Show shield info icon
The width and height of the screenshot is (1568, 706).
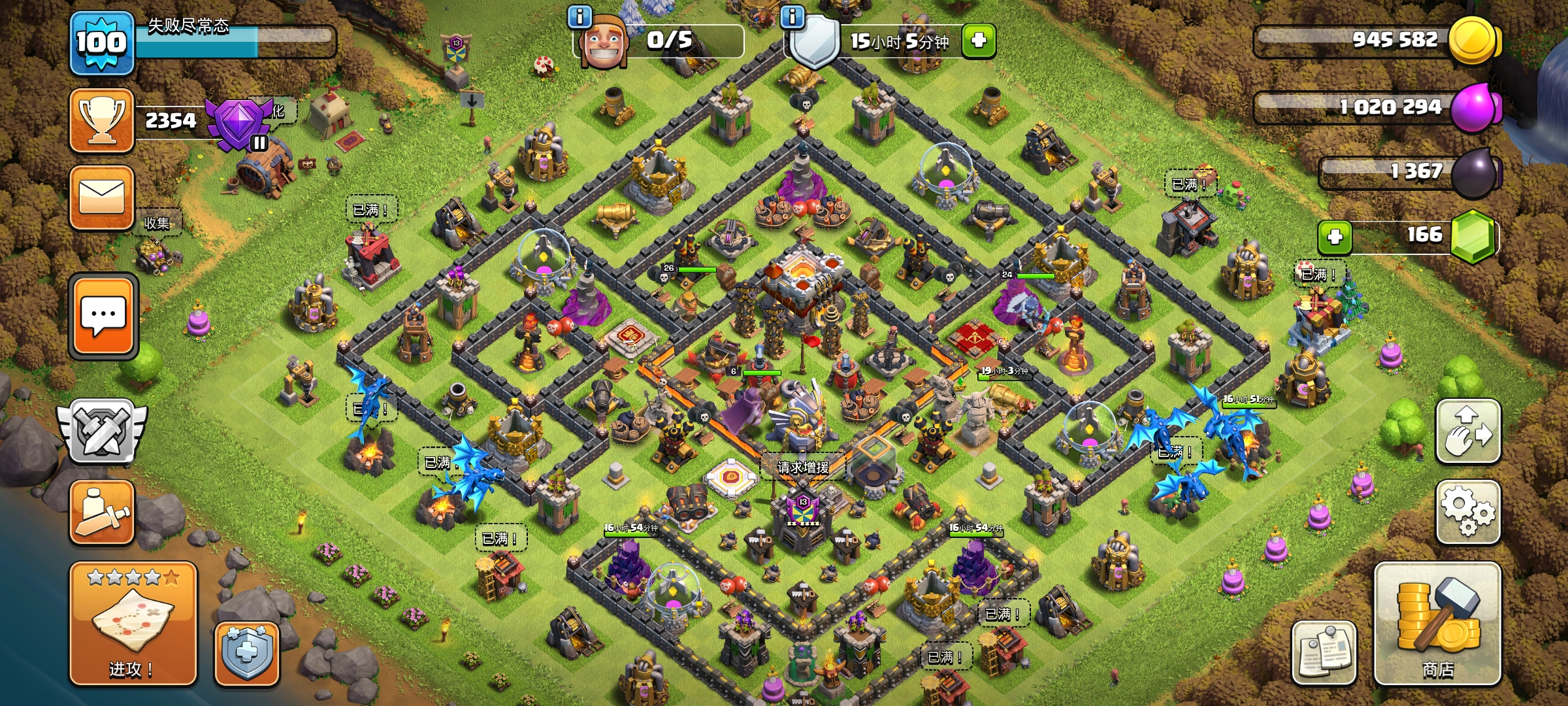[792, 16]
